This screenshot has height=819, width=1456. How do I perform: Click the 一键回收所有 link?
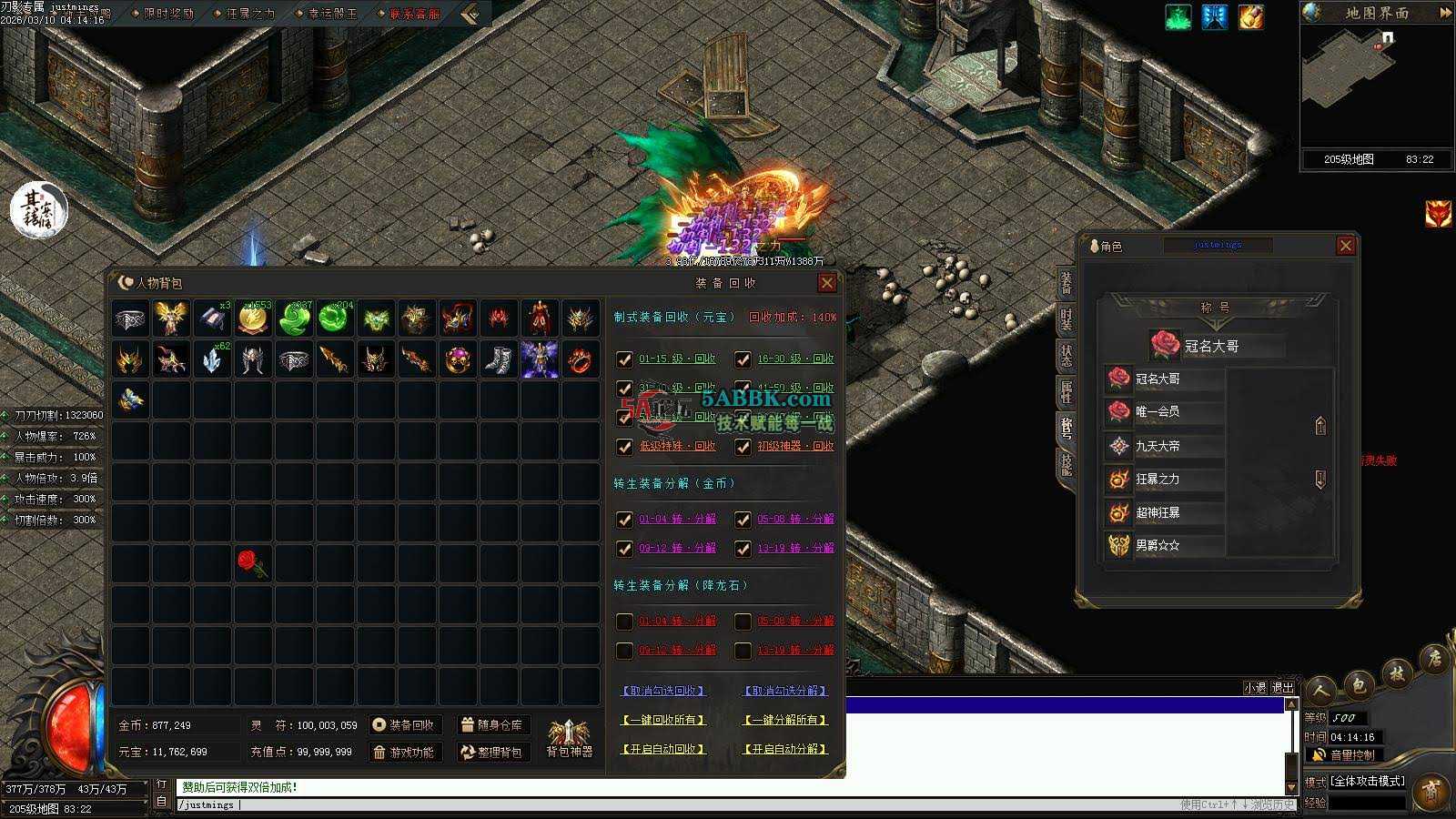(x=663, y=720)
